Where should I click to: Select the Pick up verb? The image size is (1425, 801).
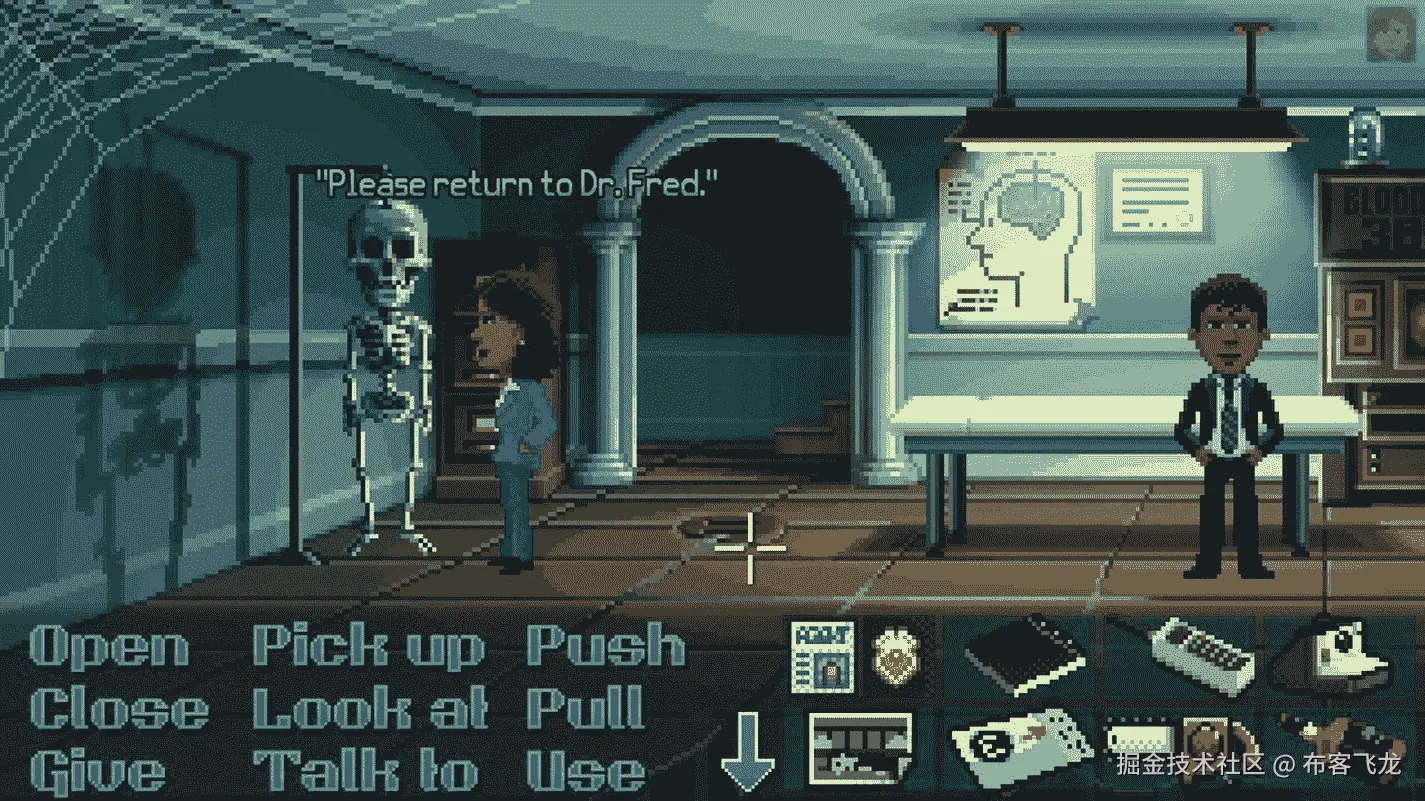[x=367, y=648]
